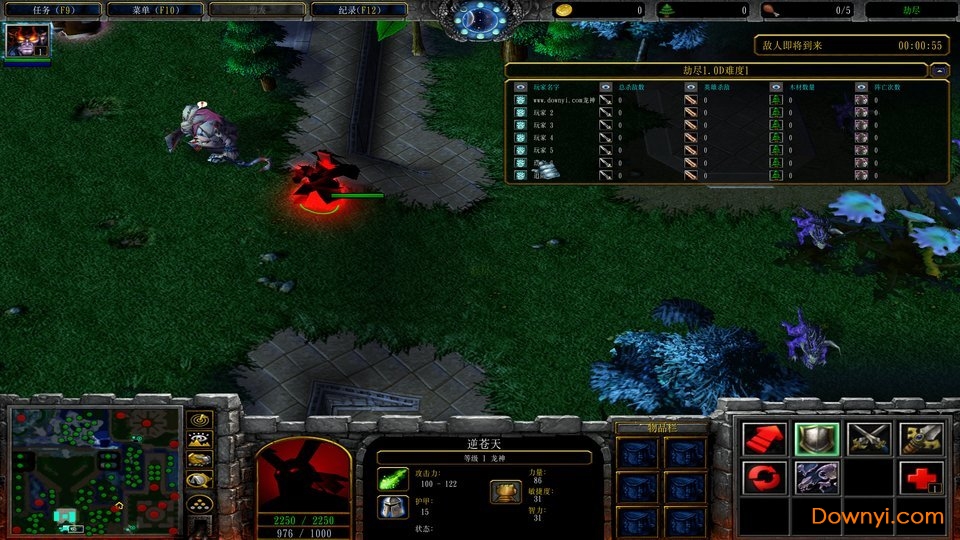Choose the Stop command shield icon
960x540 pixels.
pos(816,437)
